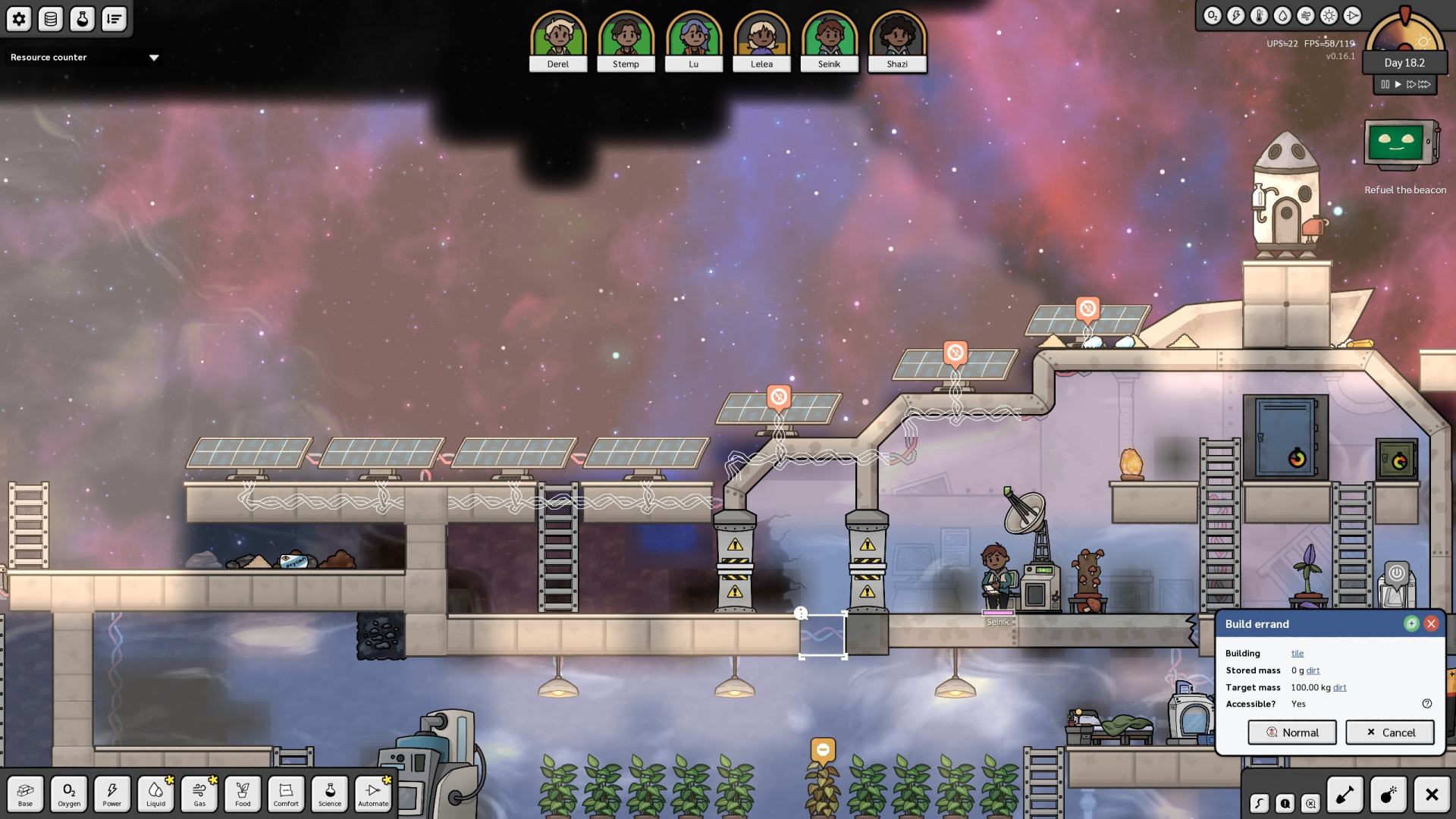Toggle the light overlay sun icon
Viewport: 1456px width, 819px height.
click(1329, 16)
